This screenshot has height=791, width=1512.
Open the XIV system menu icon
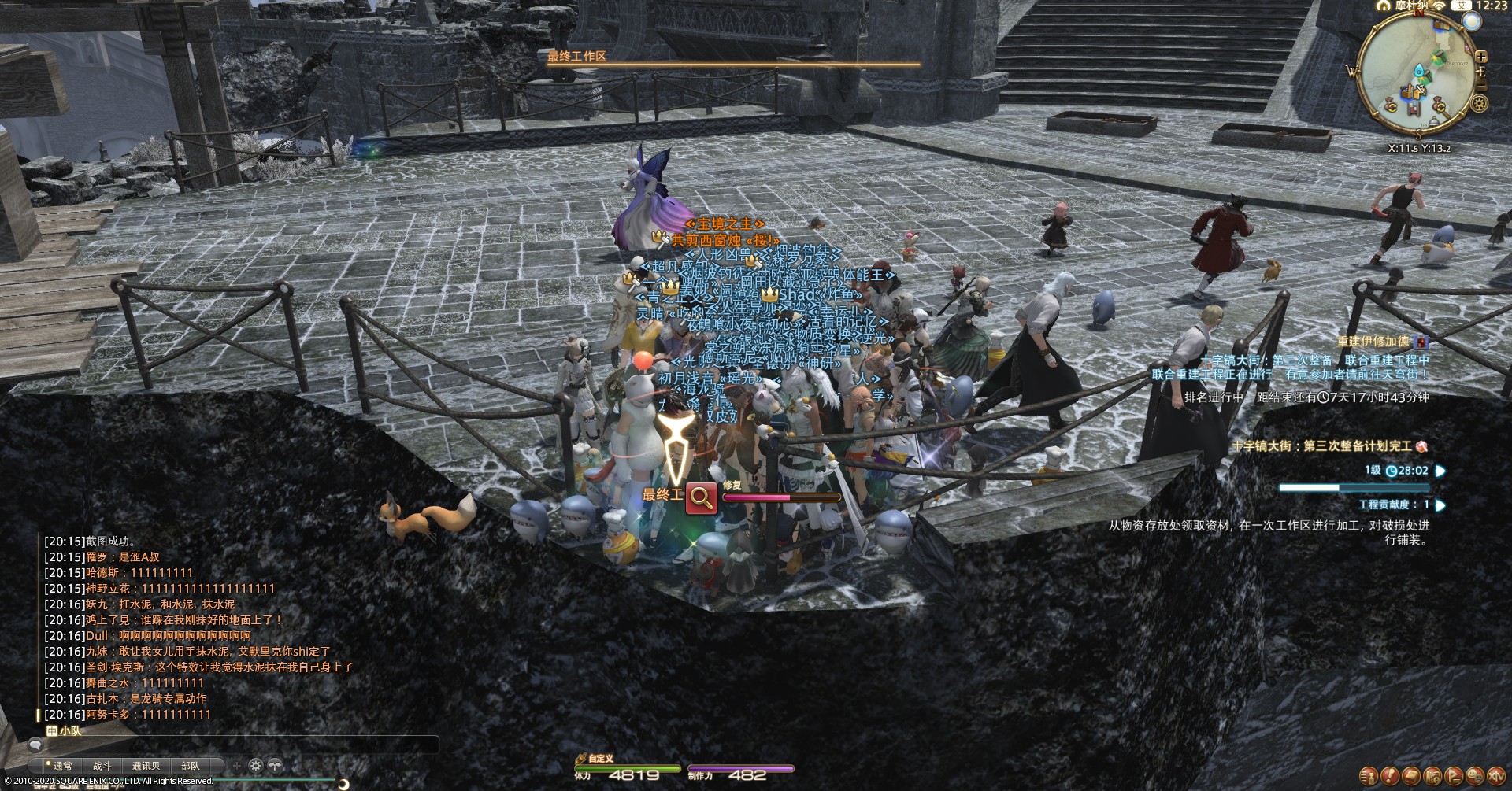1497,776
